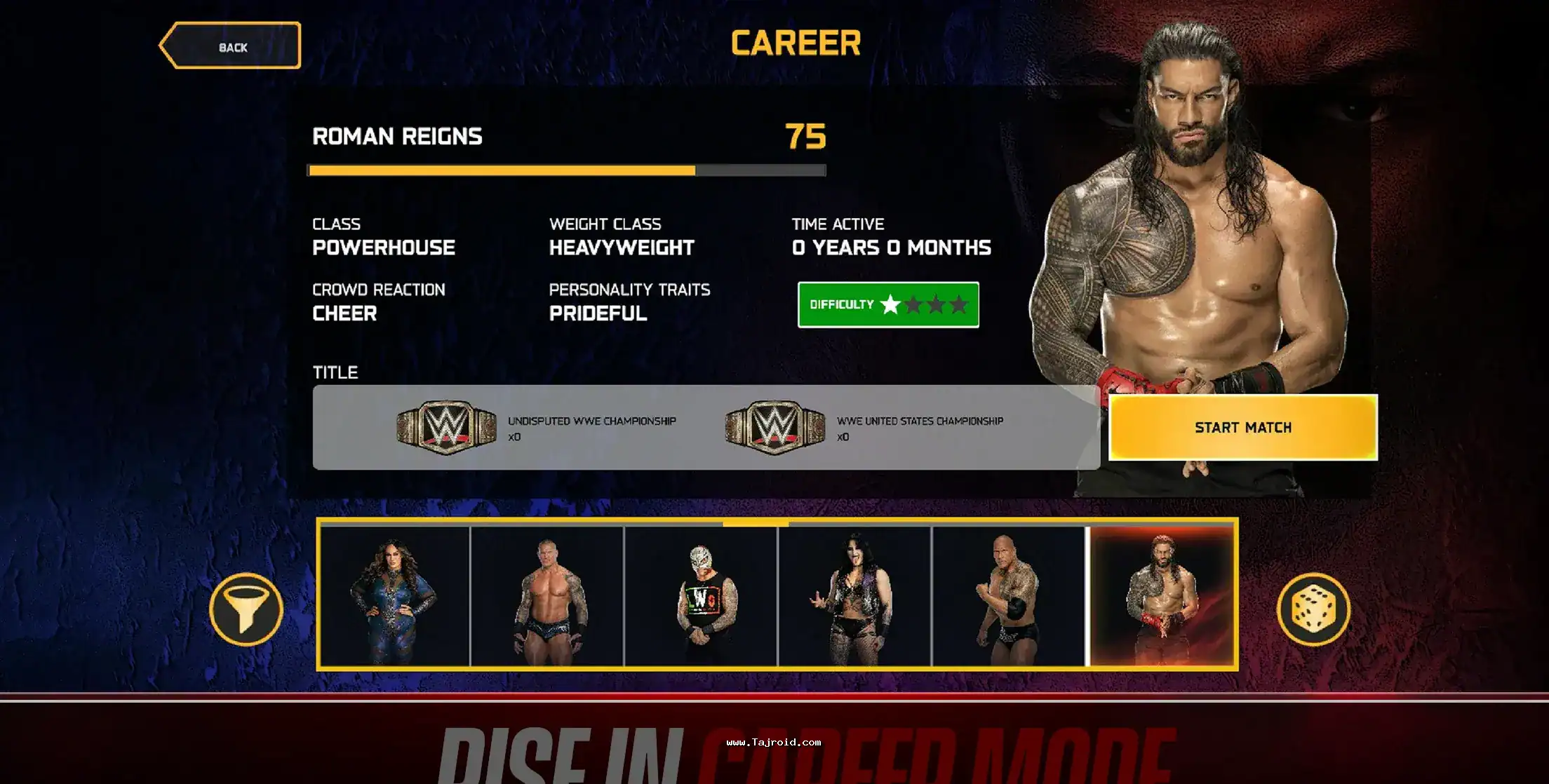Select the Undisputed WWE Championship belt
The image size is (1549, 784).
coord(446,427)
